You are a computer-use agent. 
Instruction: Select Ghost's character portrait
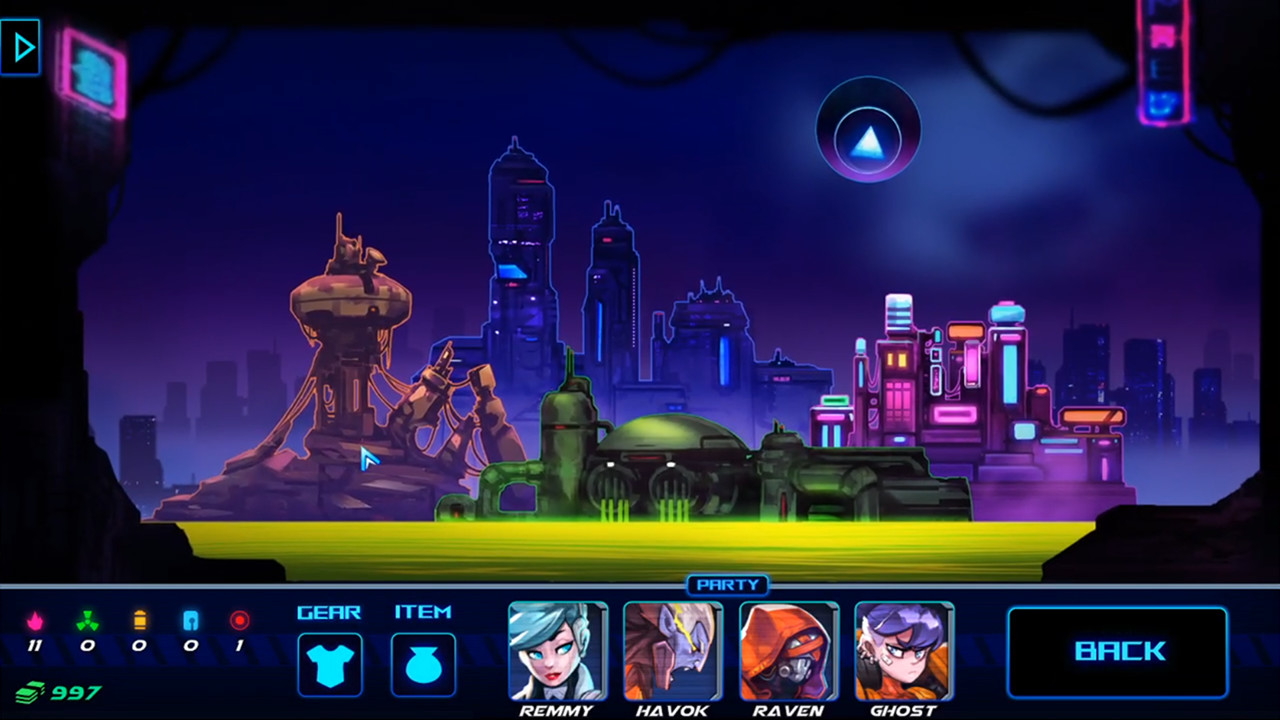pyautogui.click(x=903, y=651)
